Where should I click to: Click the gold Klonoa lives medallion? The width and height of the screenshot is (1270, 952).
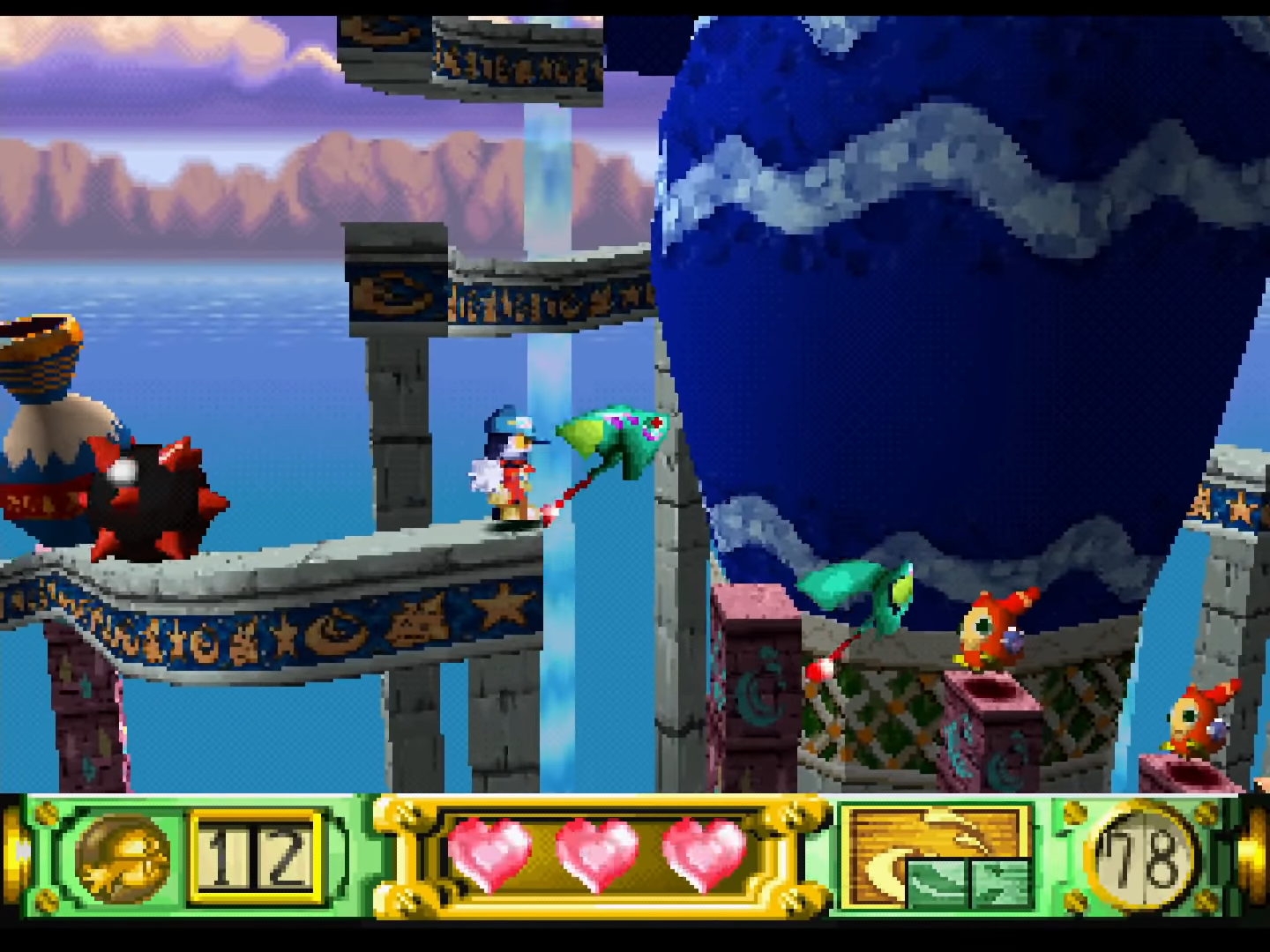coord(123,857)
